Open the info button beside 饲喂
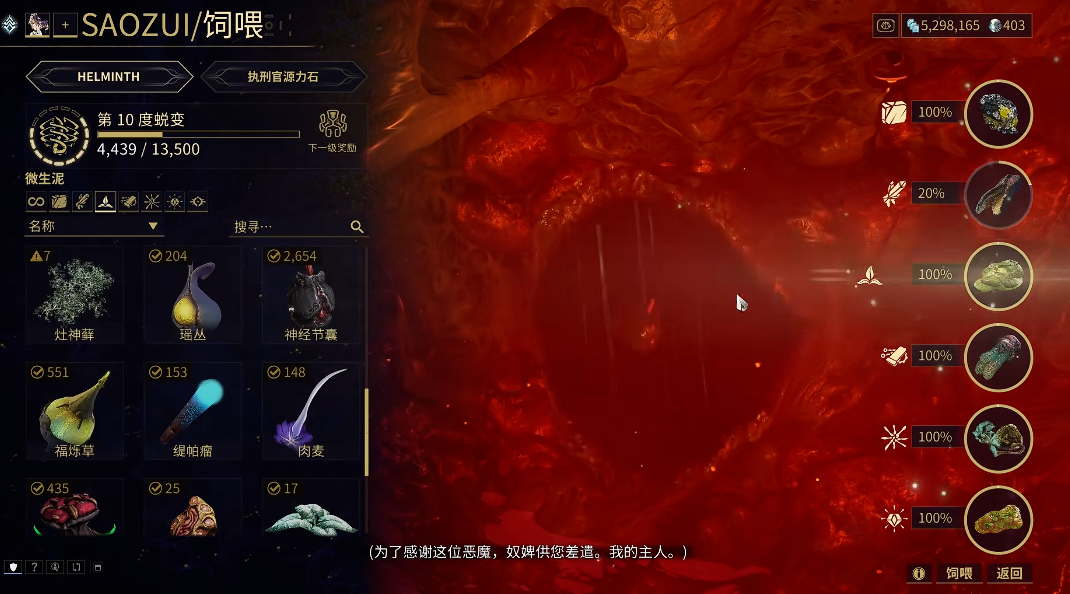1070x594 pixels. click(918, 573)
